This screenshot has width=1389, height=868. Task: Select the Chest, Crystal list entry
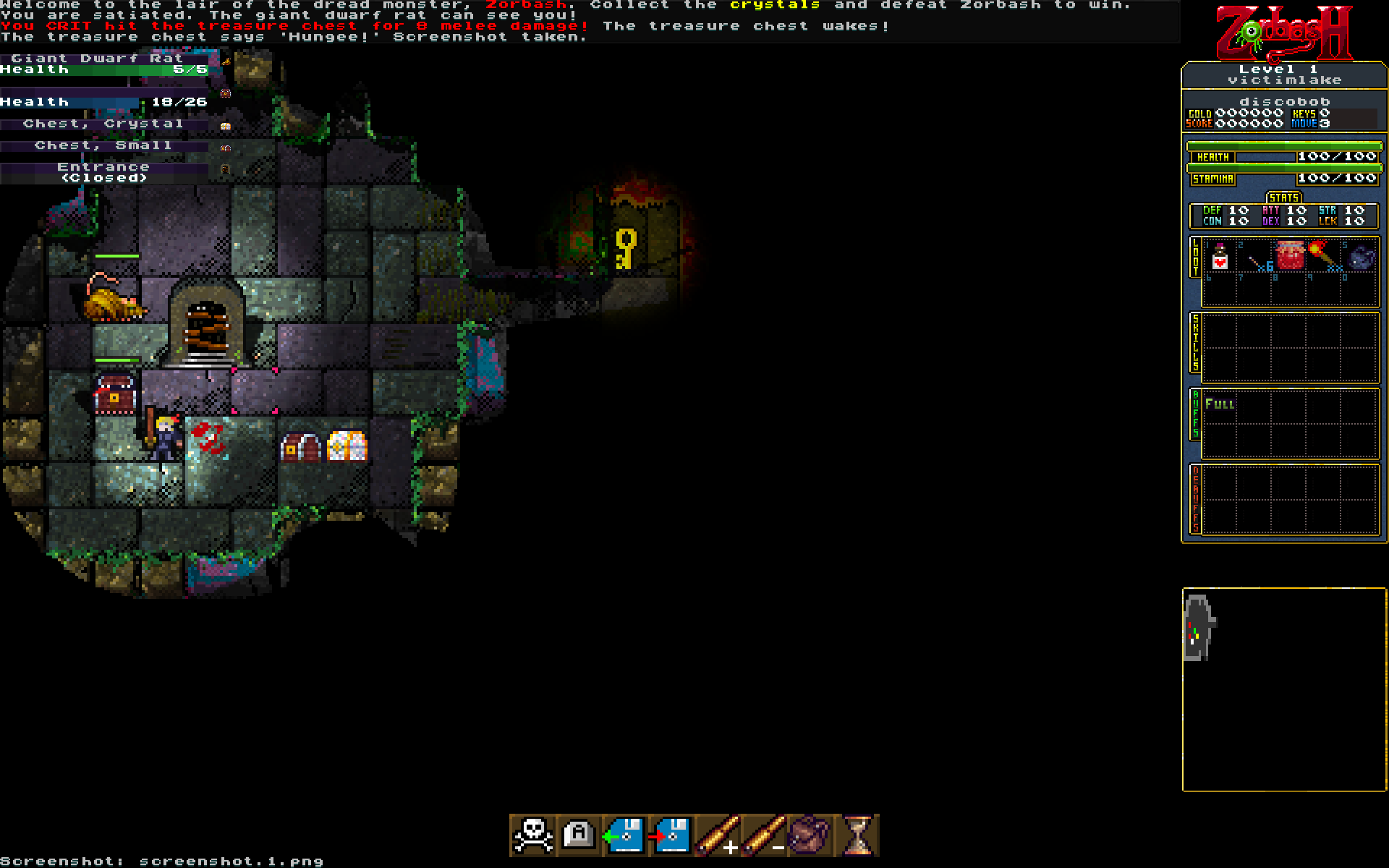pyautogui.click(x=105, y=124)
